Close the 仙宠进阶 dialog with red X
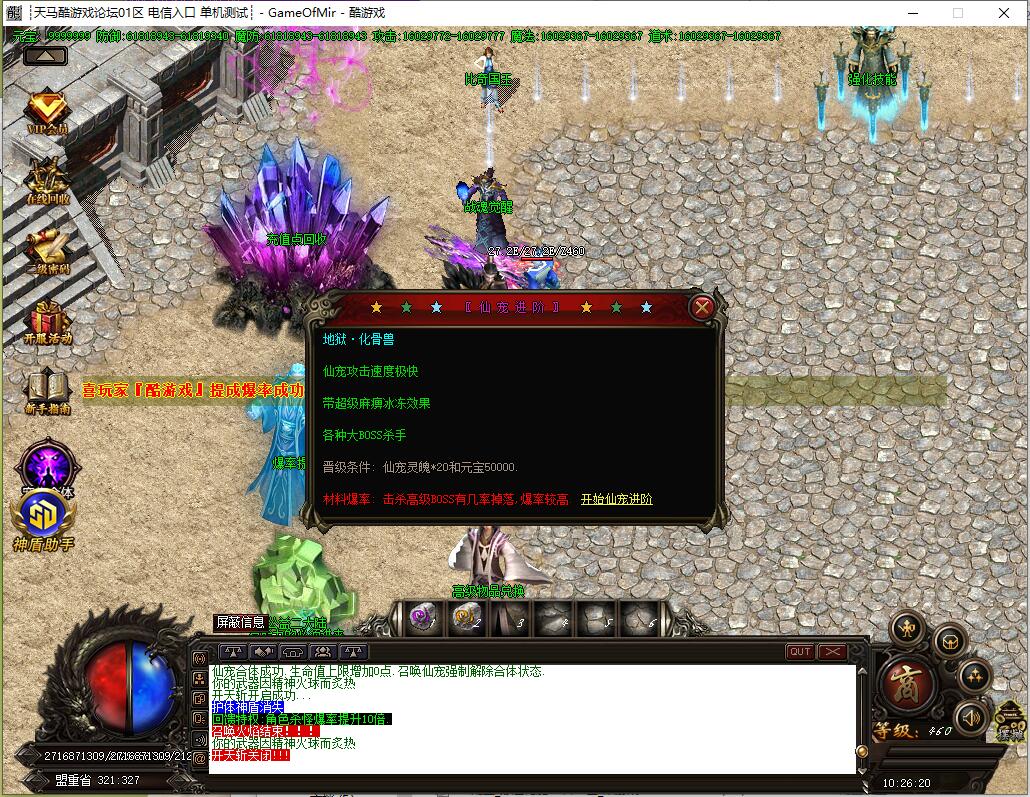This screenshot has height=797, width=1030. 702,307
